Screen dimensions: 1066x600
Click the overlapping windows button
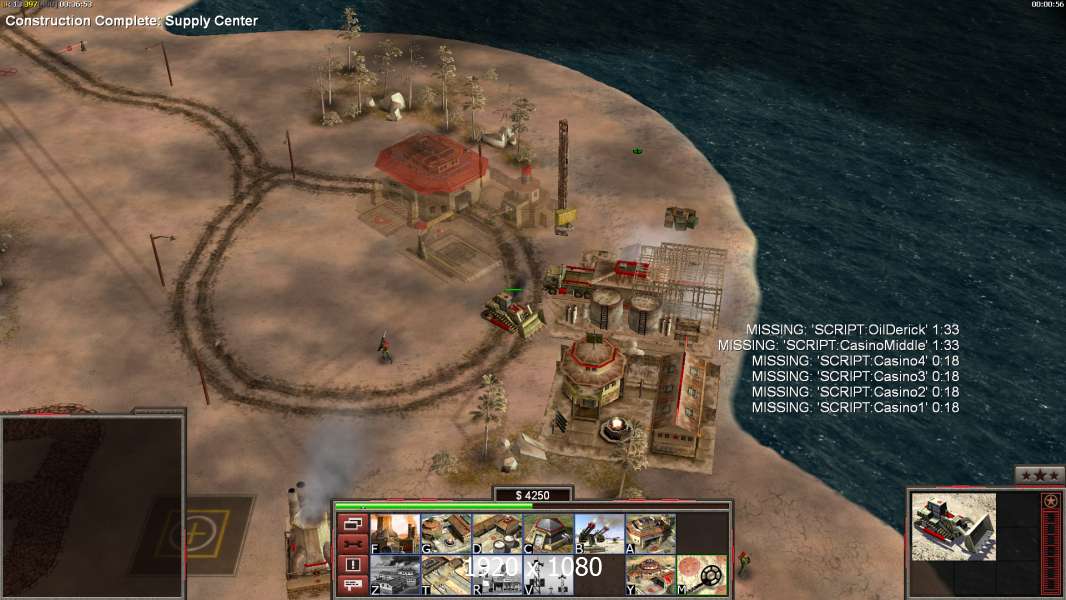point(351,523)
